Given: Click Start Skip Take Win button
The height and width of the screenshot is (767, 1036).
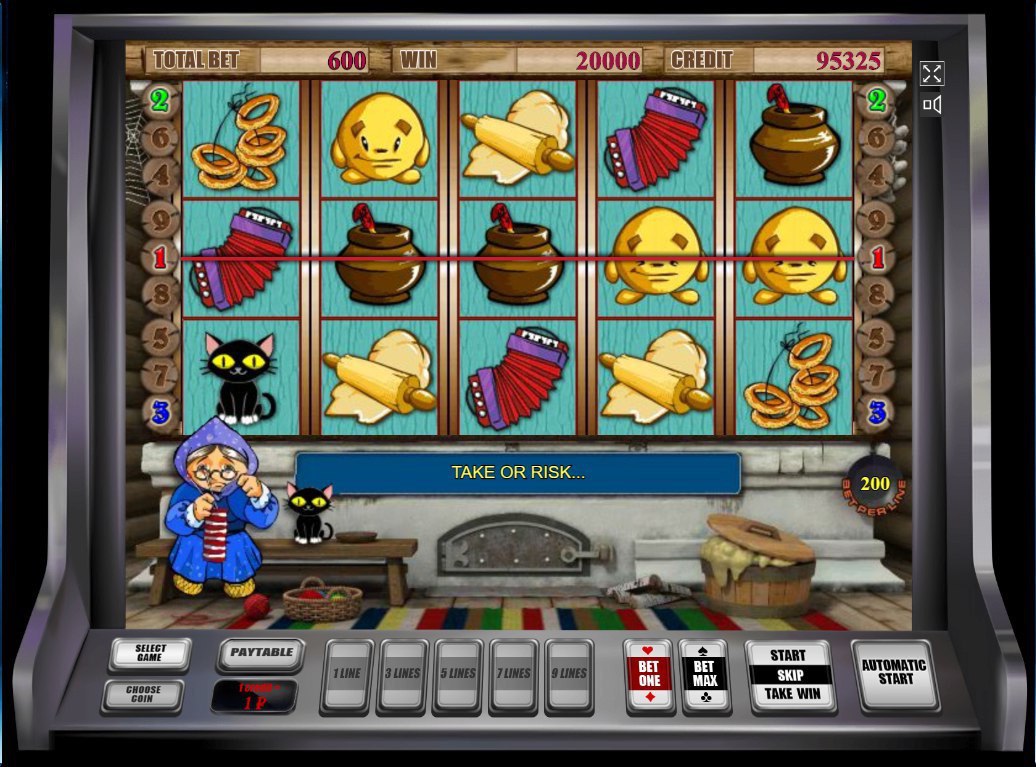Looking at the screenshot, I should [790, 675].
